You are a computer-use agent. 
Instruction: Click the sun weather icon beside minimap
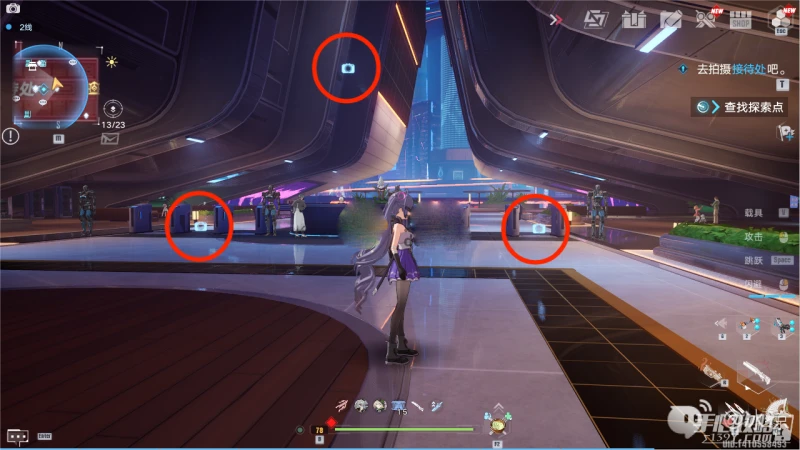coord(112,62)
